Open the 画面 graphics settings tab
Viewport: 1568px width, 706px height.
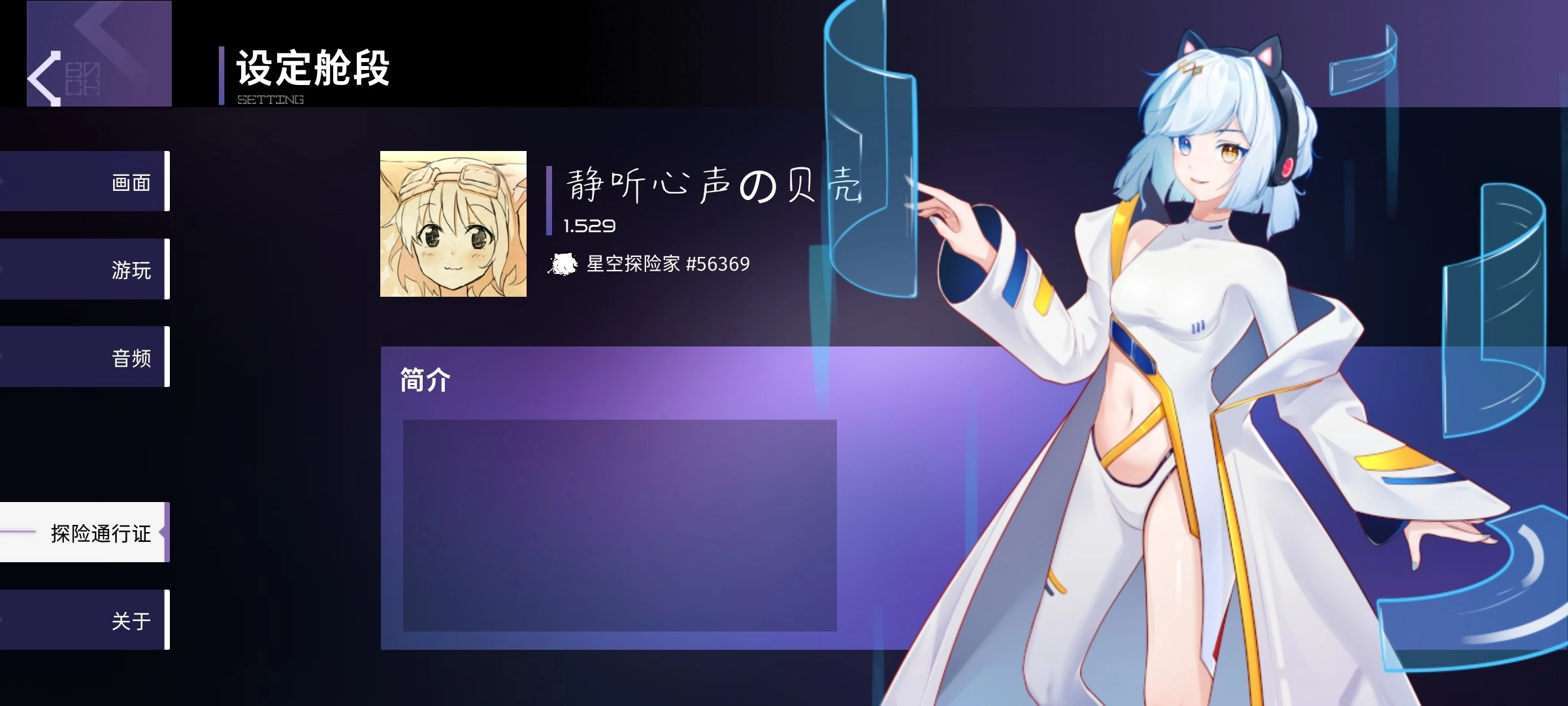(131, 181)
